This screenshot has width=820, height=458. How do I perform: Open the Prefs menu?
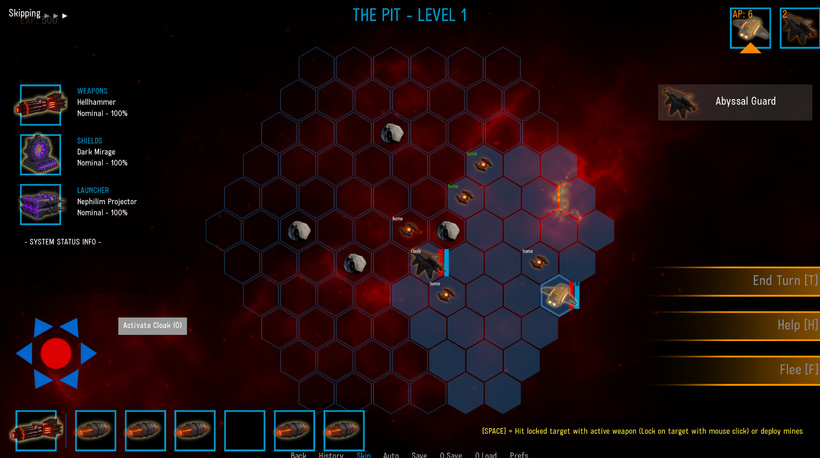pyautogui.click(x=519, y=455)
